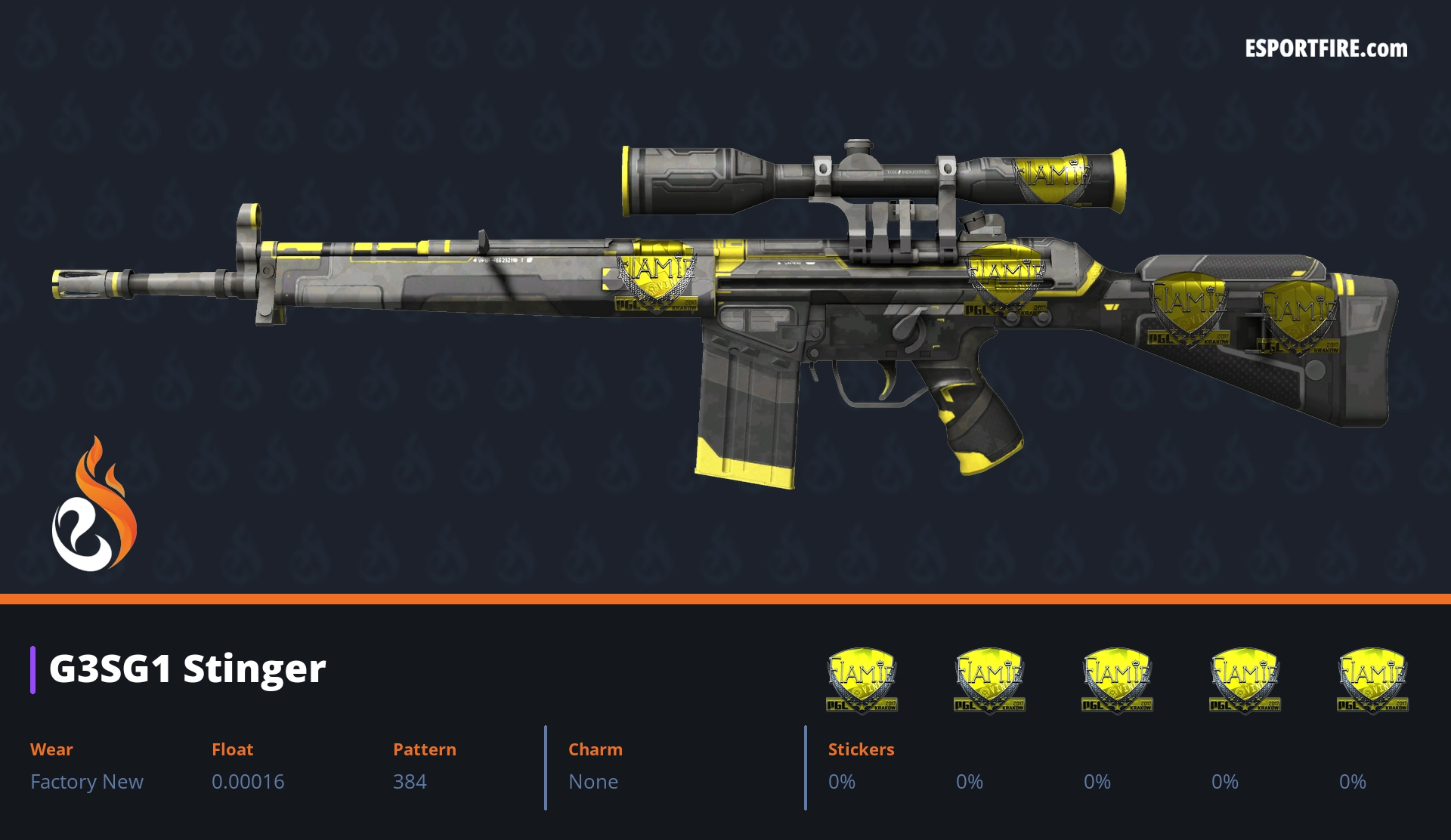
Task: Click the Esportfire flame logo
Action: pyautogui.click(x=94, y=505)
